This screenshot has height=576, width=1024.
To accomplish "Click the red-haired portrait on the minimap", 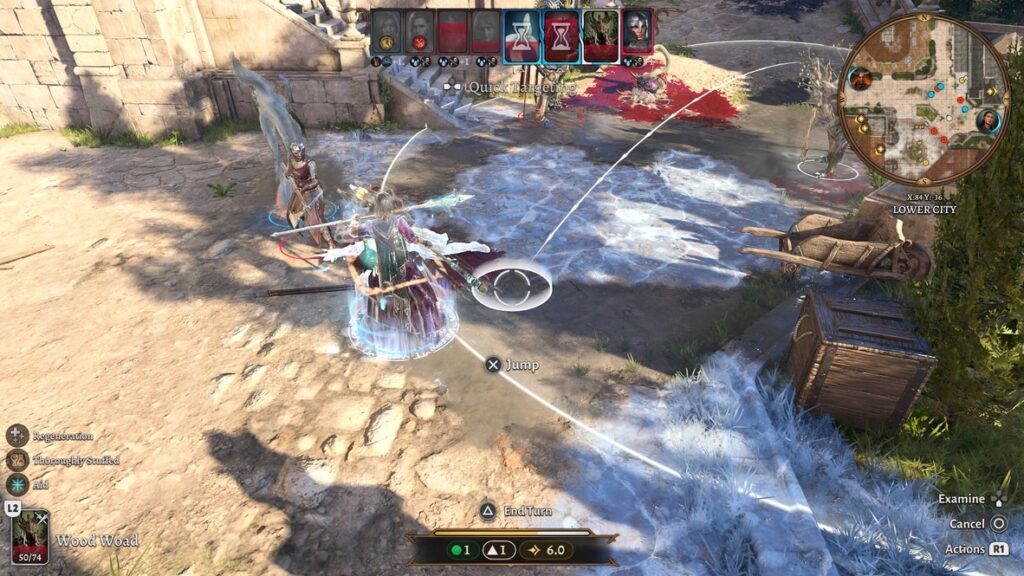I will 861,78.
